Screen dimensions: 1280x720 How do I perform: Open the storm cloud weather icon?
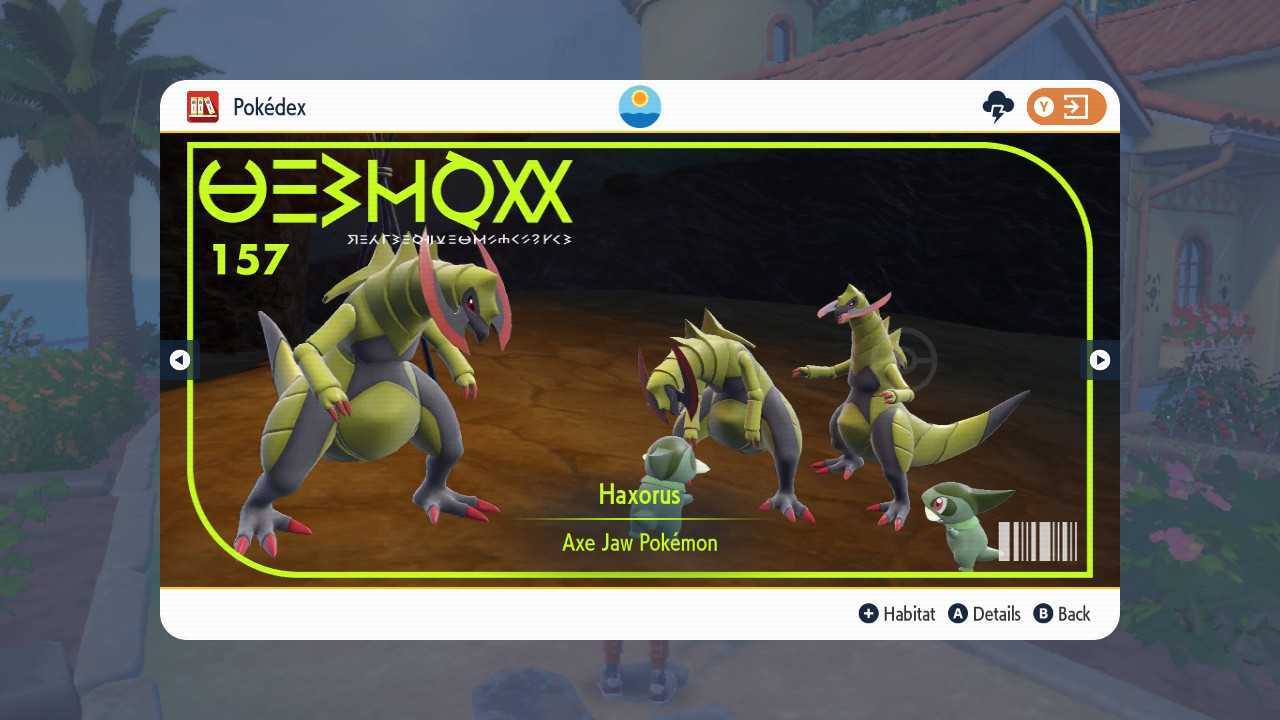997,106
